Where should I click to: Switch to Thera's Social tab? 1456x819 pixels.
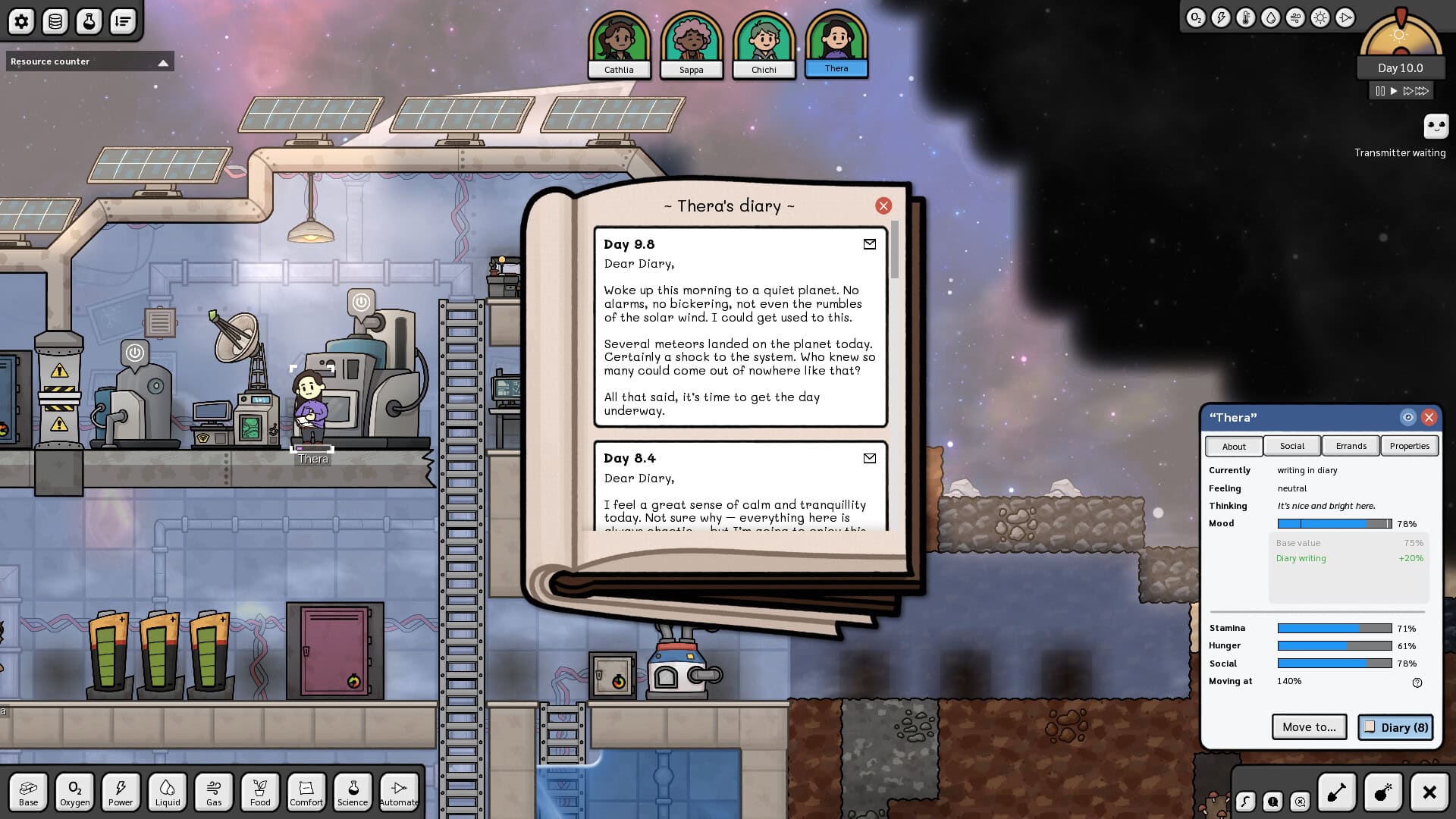pos(1291,446)
